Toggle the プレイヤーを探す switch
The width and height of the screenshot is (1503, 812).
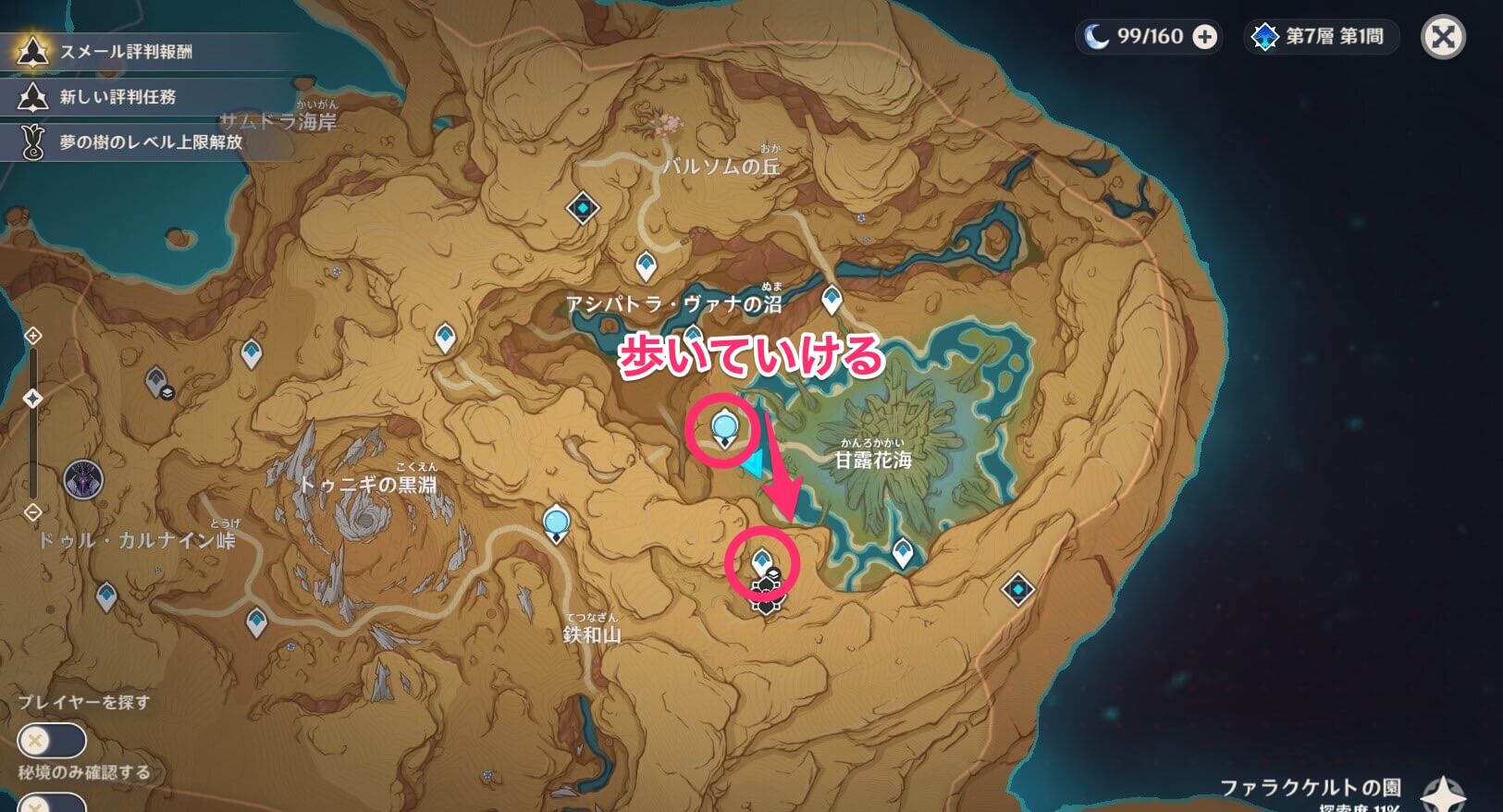point(54,740)
